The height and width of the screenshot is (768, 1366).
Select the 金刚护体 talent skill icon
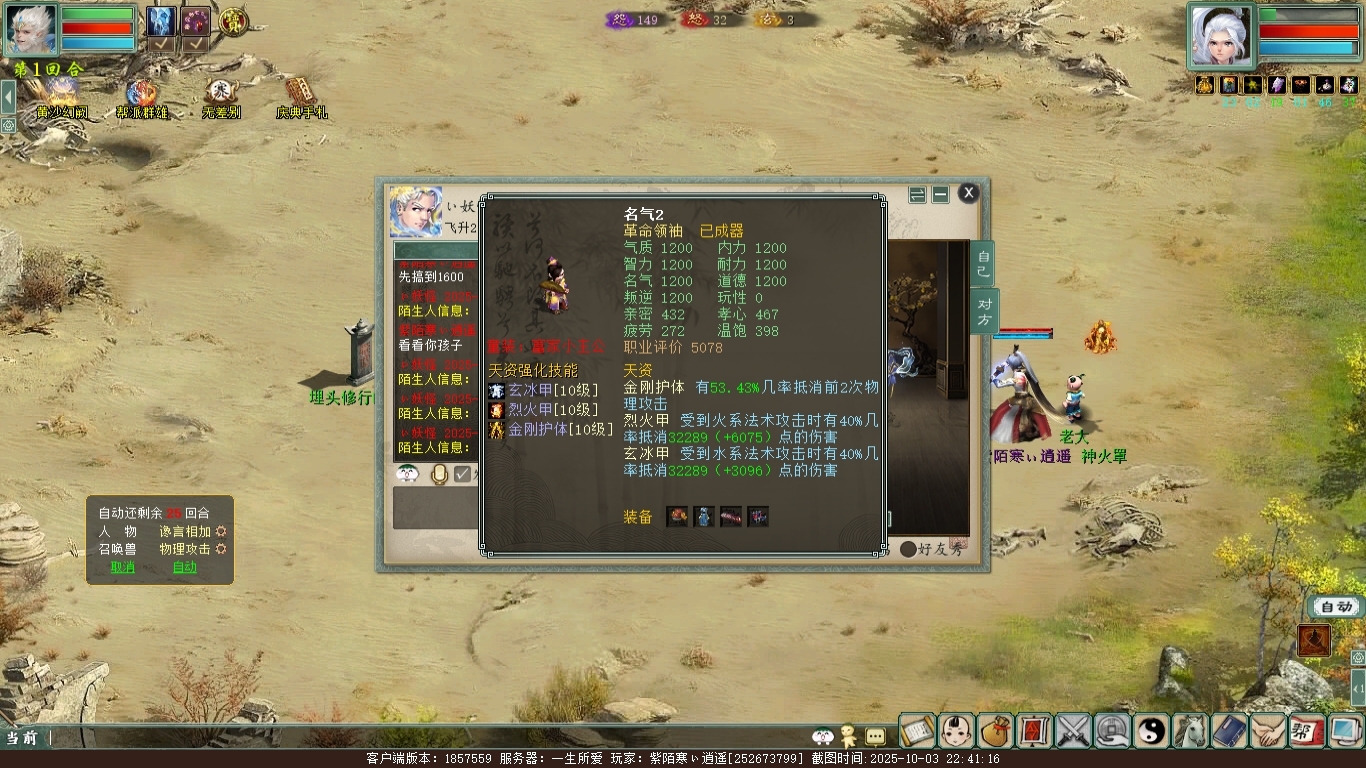point(497,430)
